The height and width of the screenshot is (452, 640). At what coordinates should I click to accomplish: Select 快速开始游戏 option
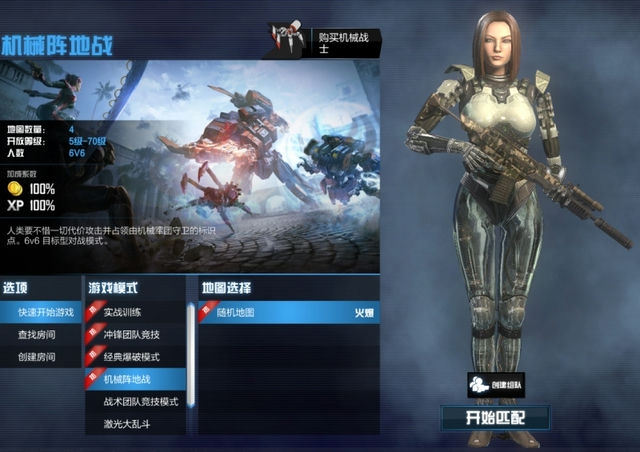(44, 312)
